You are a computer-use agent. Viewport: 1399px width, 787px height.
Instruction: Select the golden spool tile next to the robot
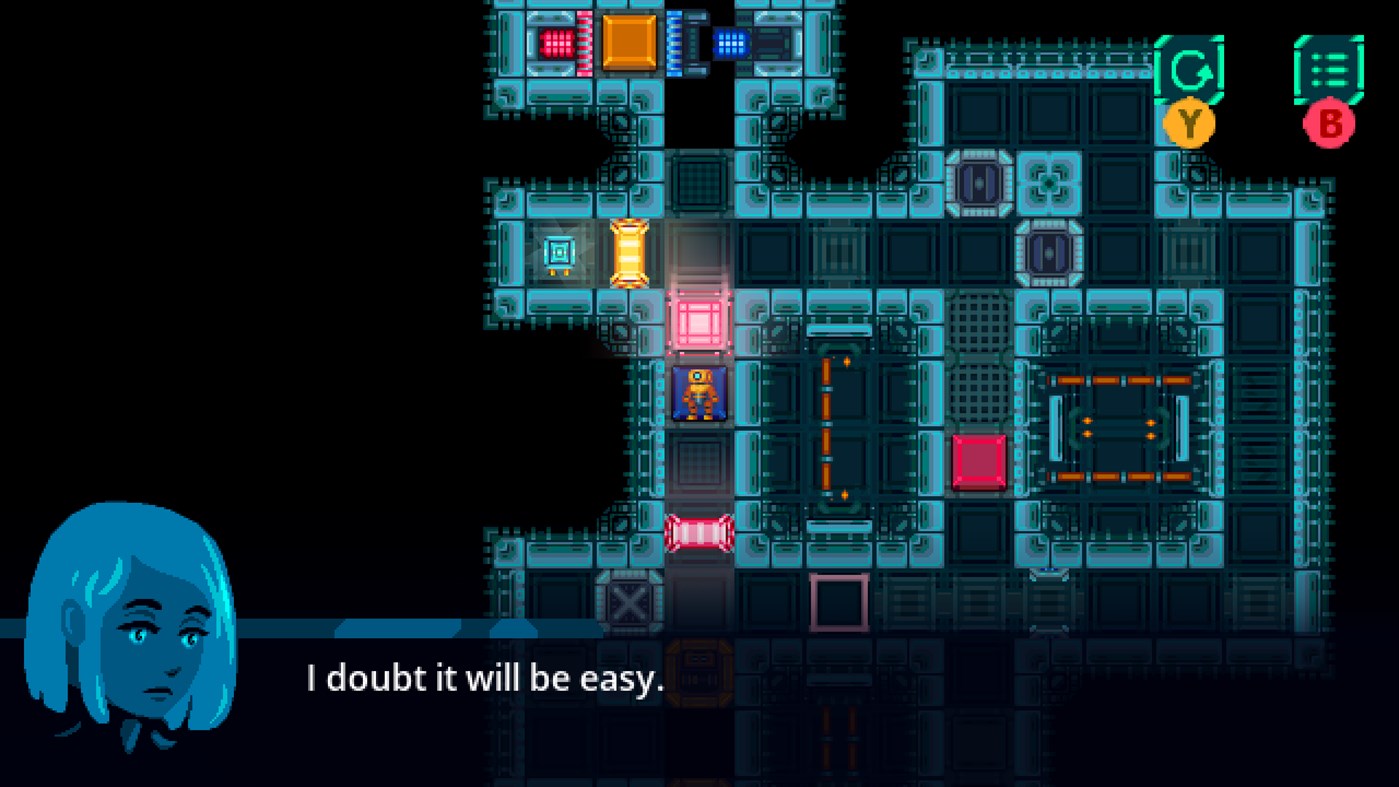(x=628, y=254)
